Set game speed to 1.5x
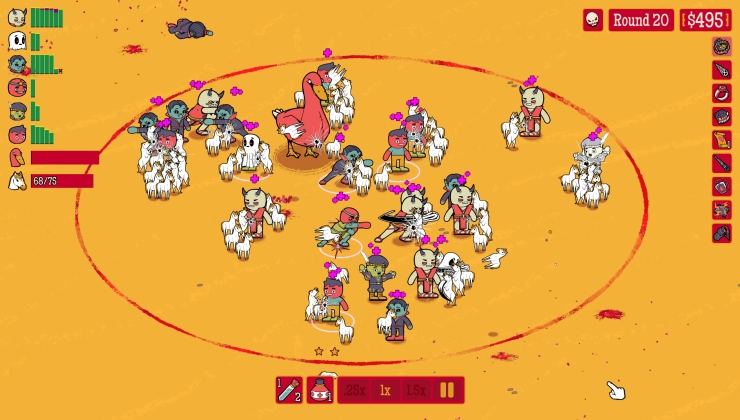 (x=416, y=390)
